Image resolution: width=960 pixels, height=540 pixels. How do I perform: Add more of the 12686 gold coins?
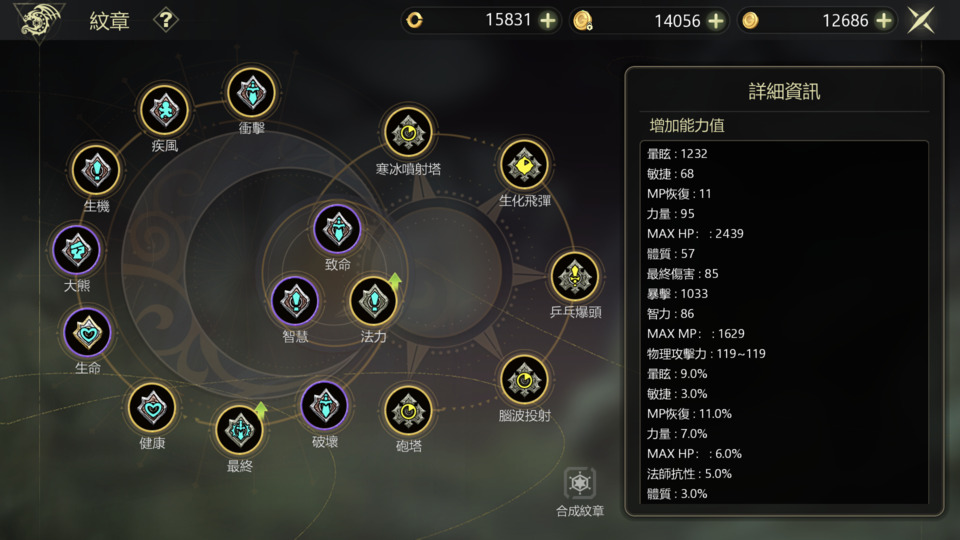[884, 20]
